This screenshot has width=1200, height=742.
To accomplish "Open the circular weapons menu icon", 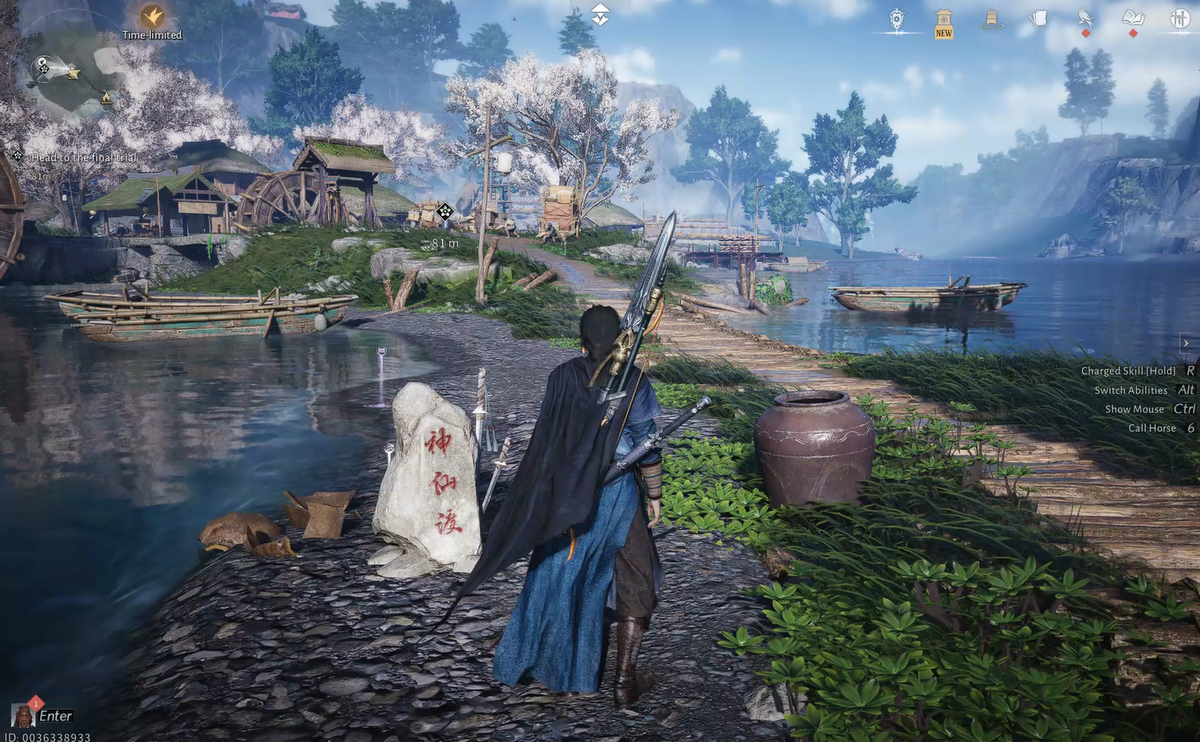I will [x=1179, y=19].
